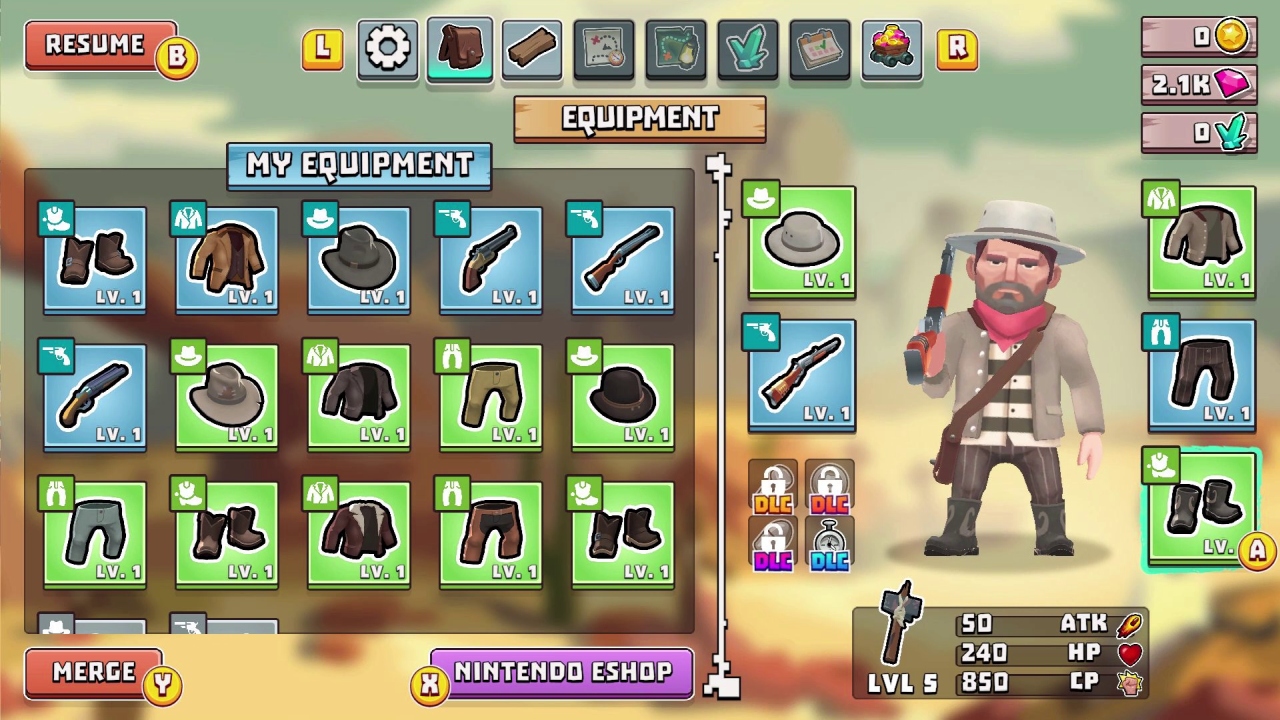Screen dimensions: 1280x720
Task: Switch to the Equipment tab header
Action: pyautogui.click(x=639, y=118)
